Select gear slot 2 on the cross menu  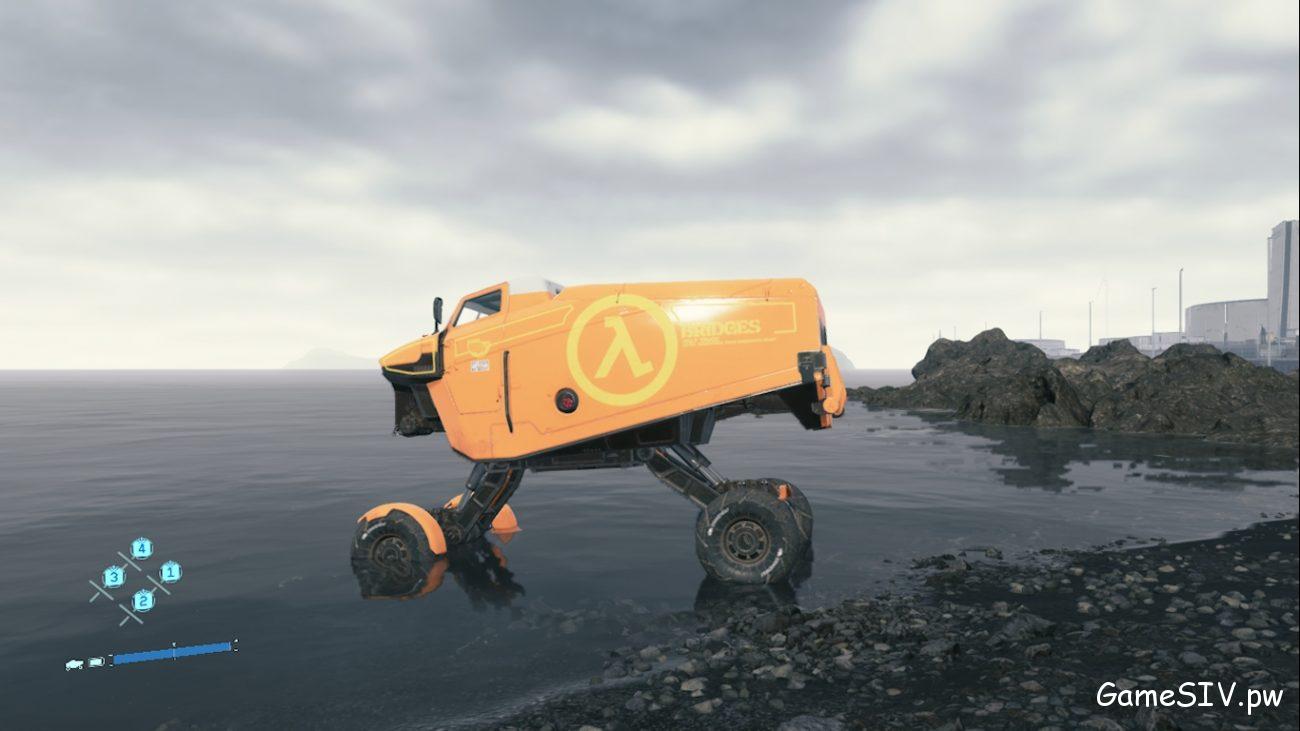143,601
